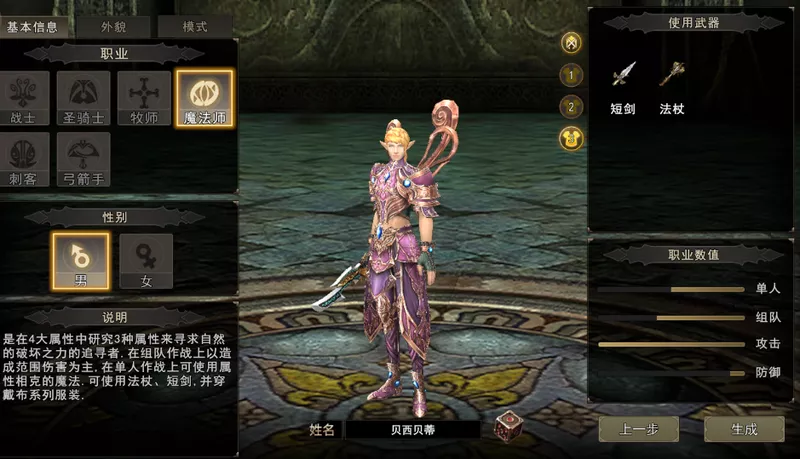Select the 基本信息 tab
This screenshot has width=800, height=459.
click(x=32, y=27)
